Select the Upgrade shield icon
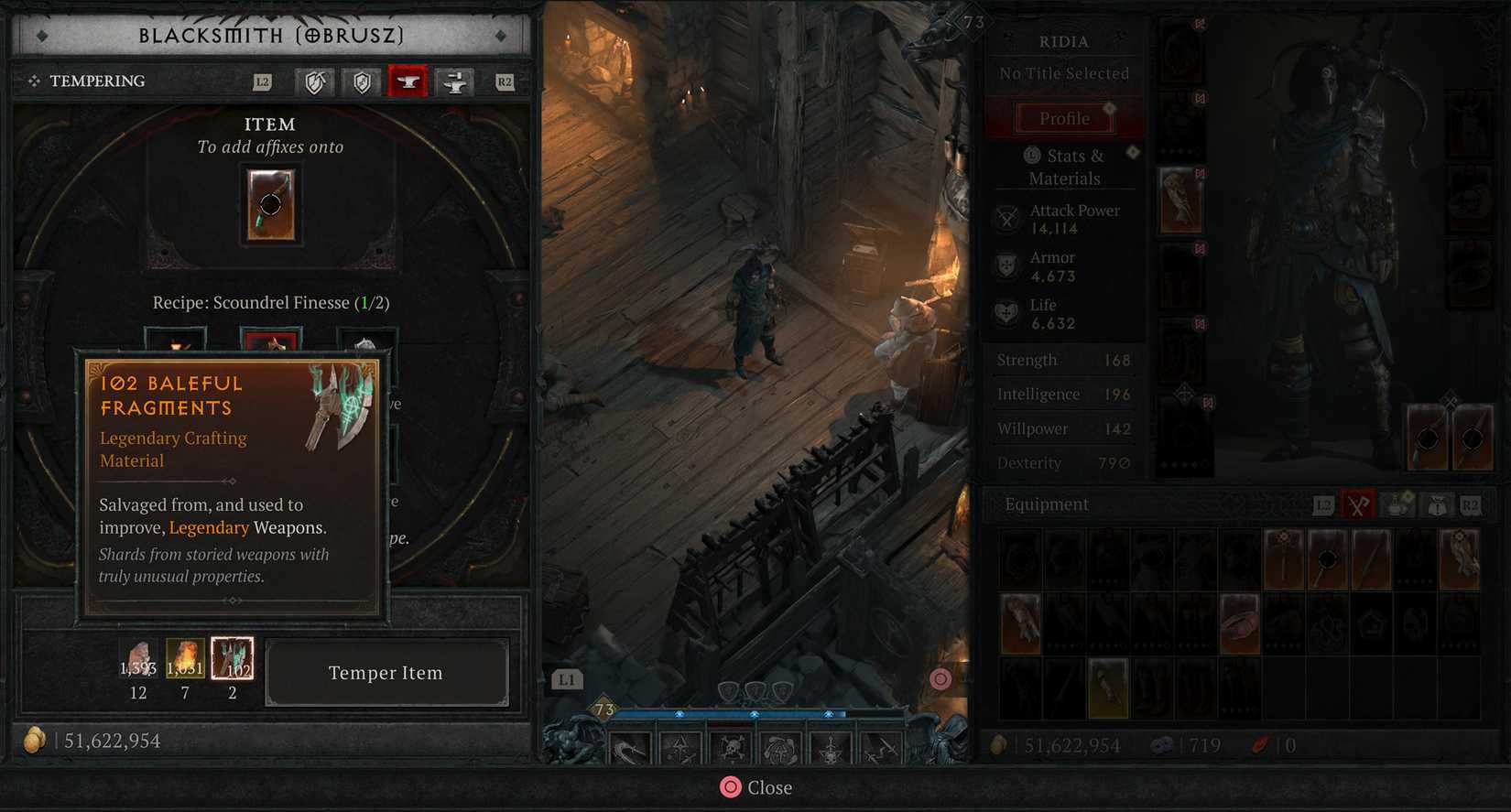Image resolution: width=1511 pixels, height=812 pixels. [361, 81]
